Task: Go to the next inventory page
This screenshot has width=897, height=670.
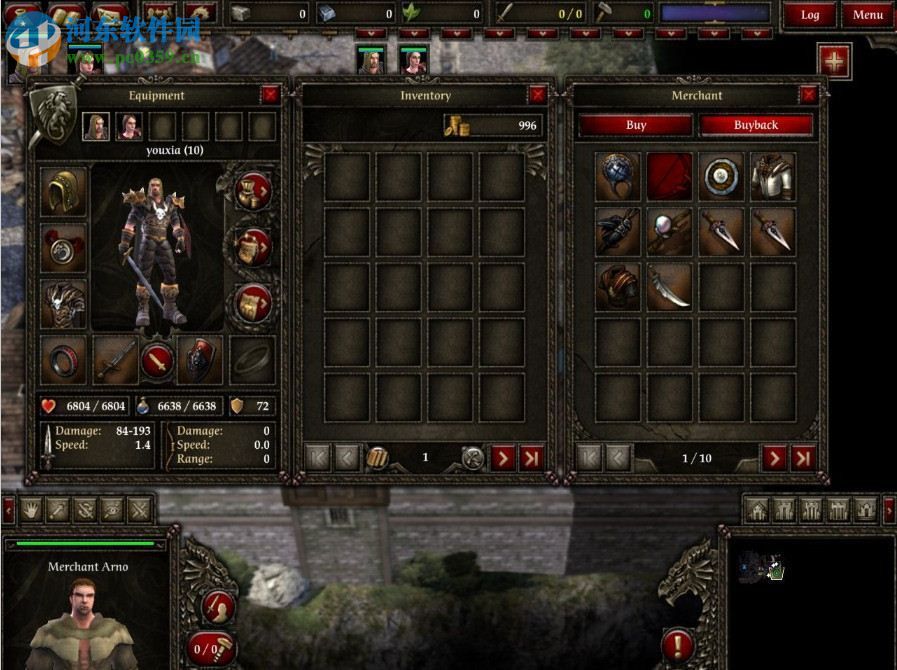Action: pyautogui.click(x=503, y=458)
